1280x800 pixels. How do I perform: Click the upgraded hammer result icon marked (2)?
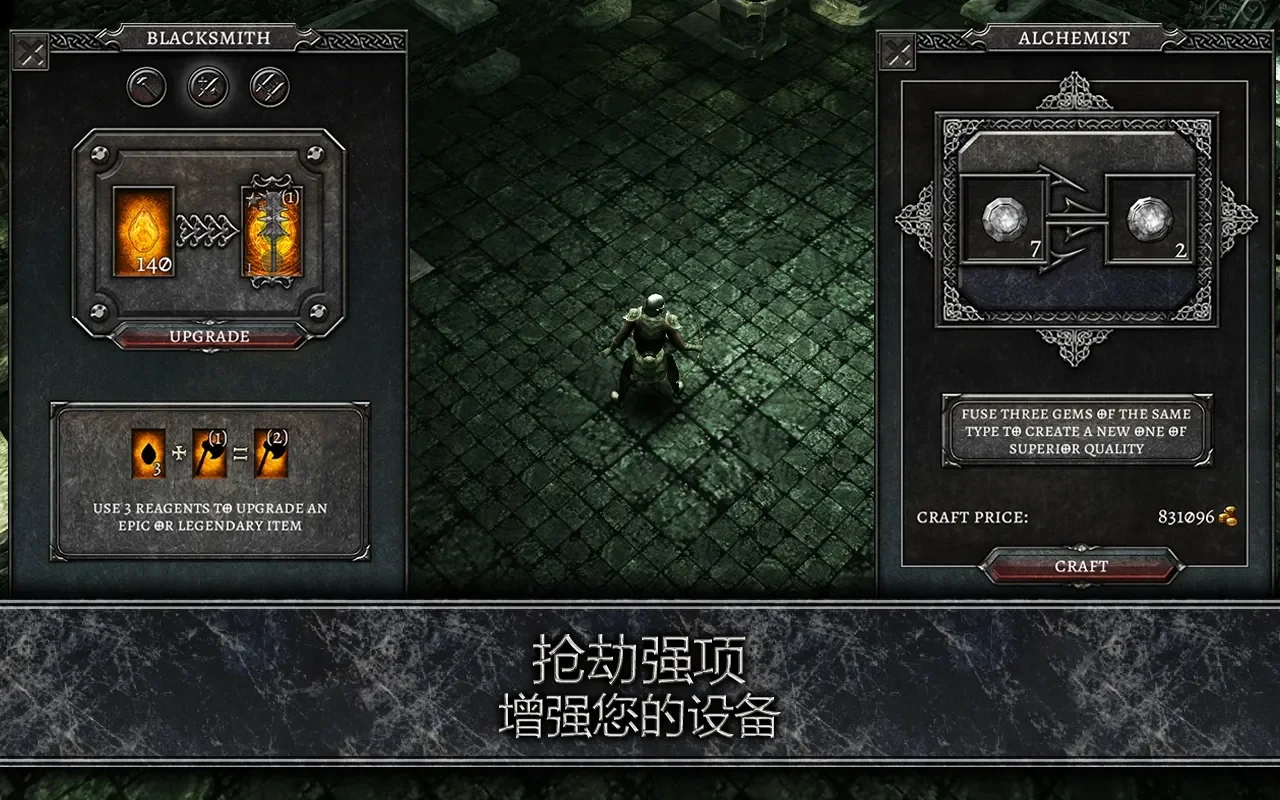tap(269, 453)
